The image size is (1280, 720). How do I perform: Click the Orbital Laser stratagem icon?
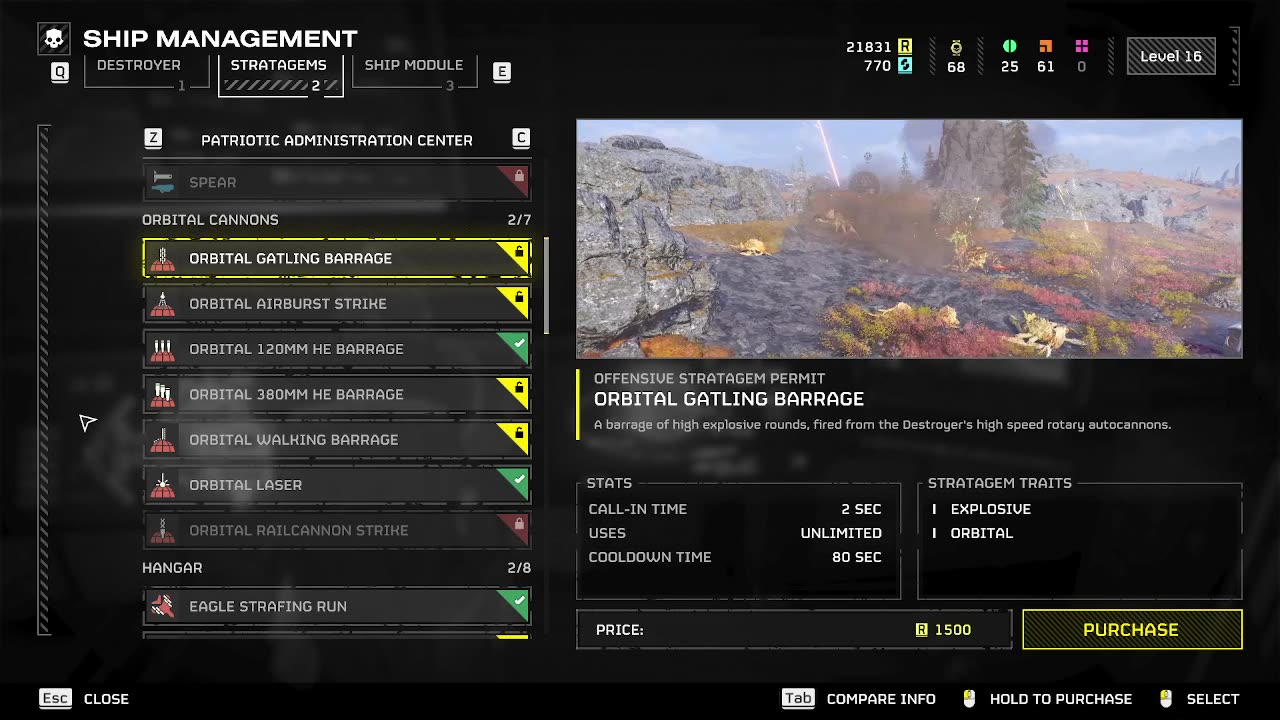tap(164, 484)
